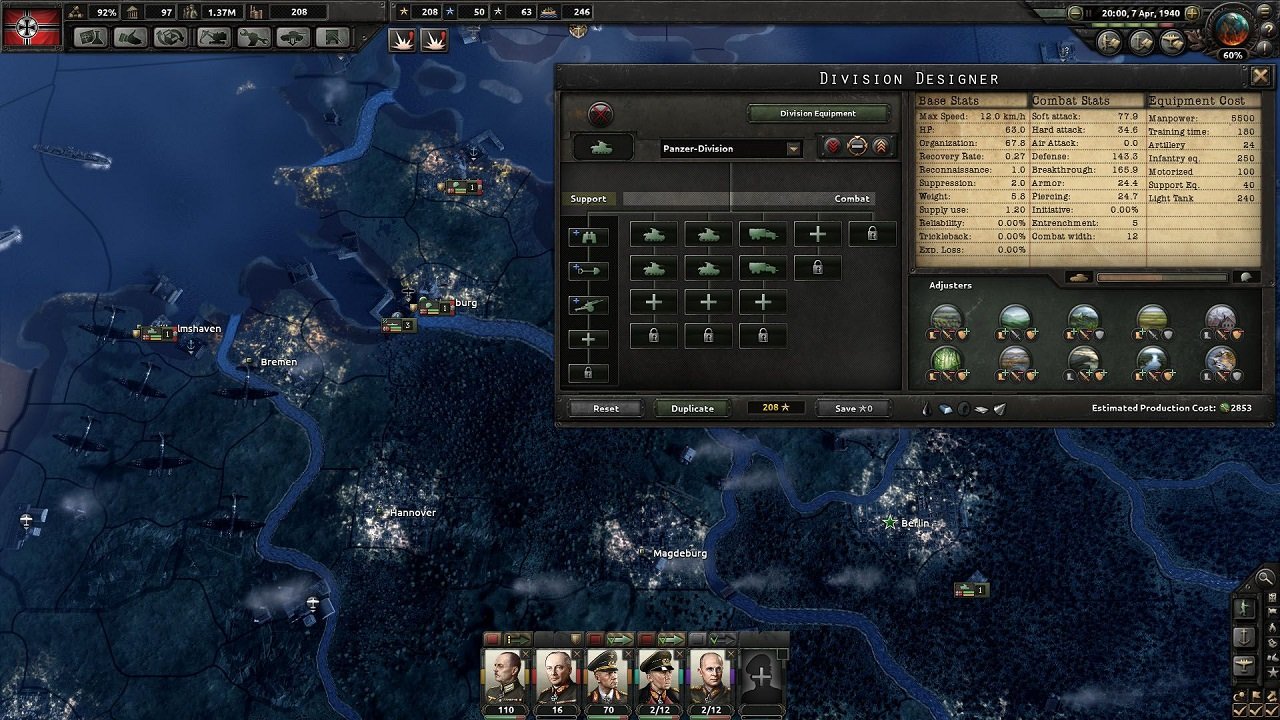Click the motorized battalion icon in the third column
1280x720 pixels.
762,235
